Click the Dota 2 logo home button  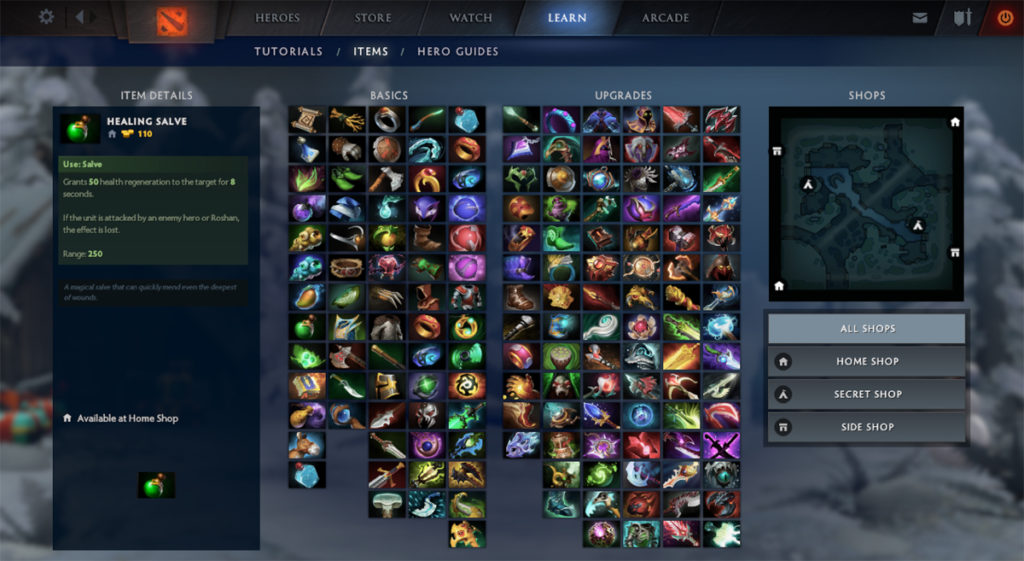pos(173,20)
